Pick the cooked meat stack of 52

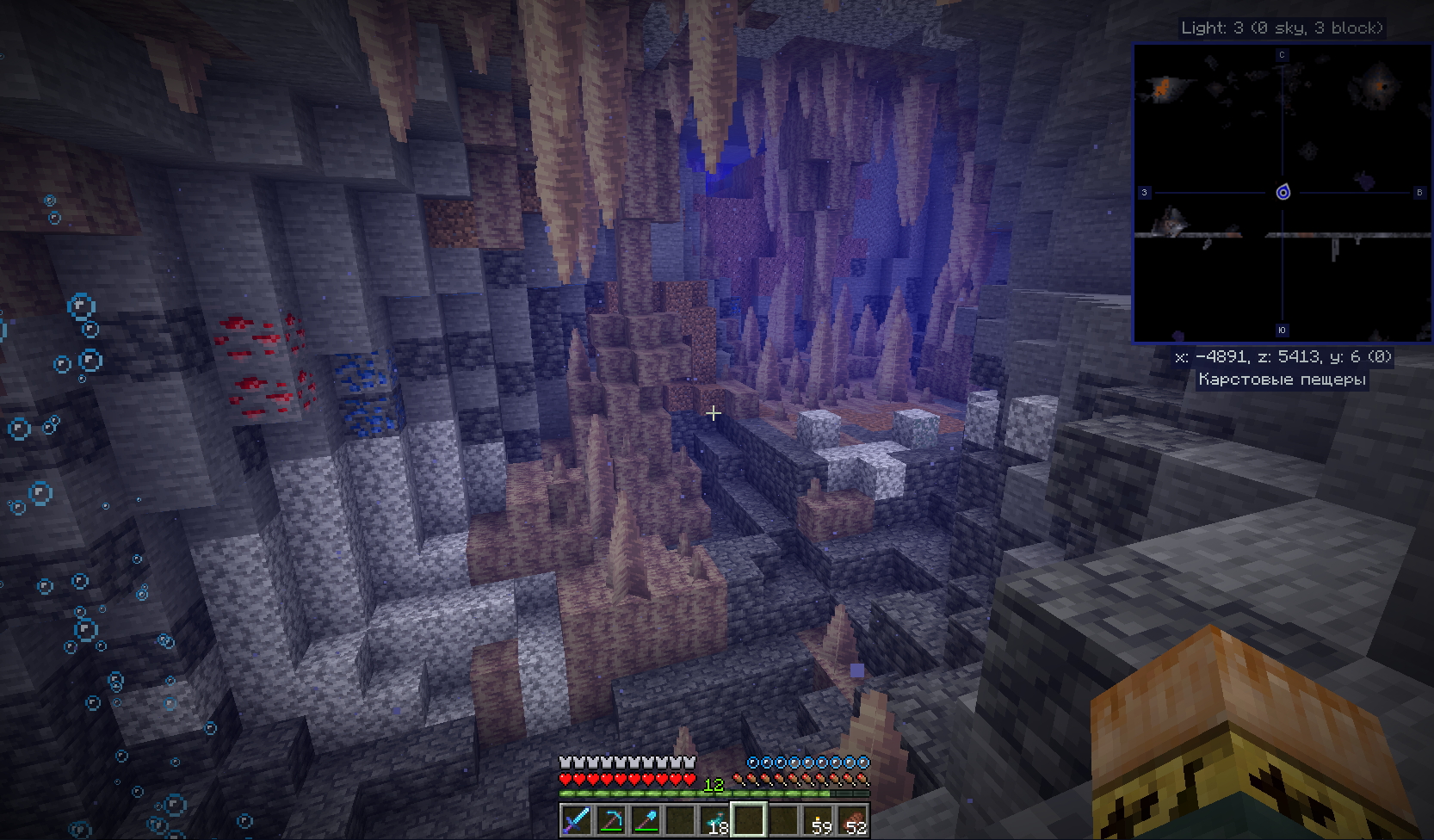tap(852, 820)
